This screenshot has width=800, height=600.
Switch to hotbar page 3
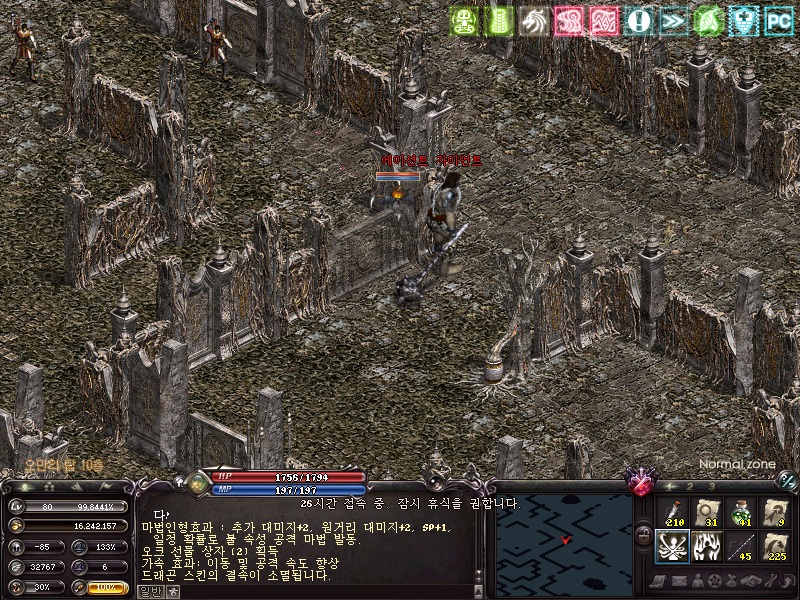point(712,486)
